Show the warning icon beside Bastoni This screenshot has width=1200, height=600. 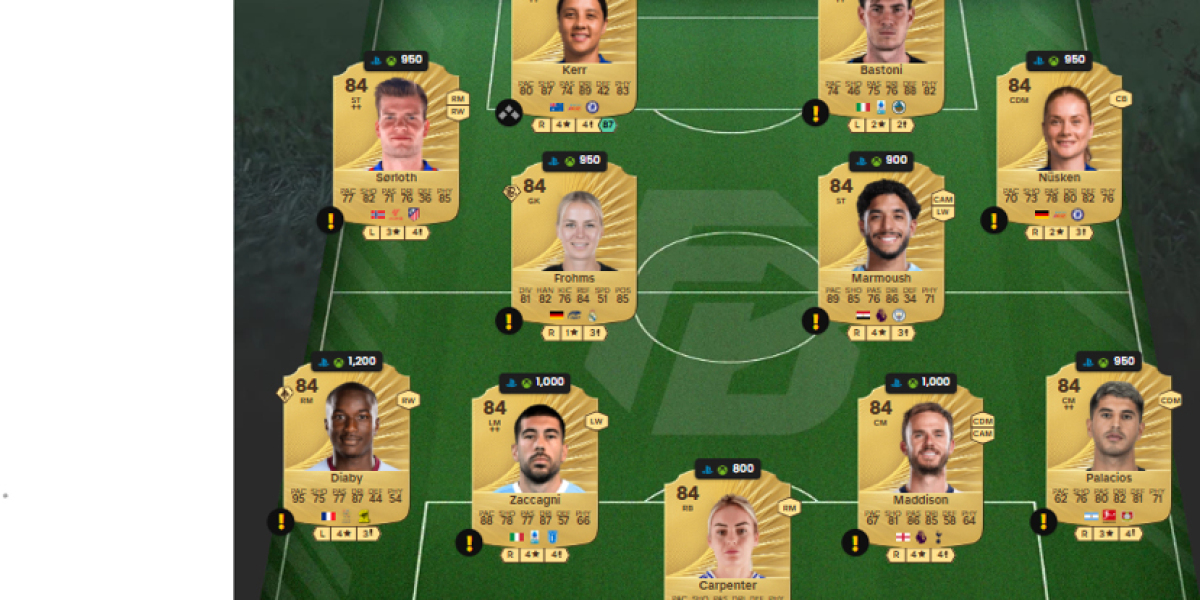[816, 112]
